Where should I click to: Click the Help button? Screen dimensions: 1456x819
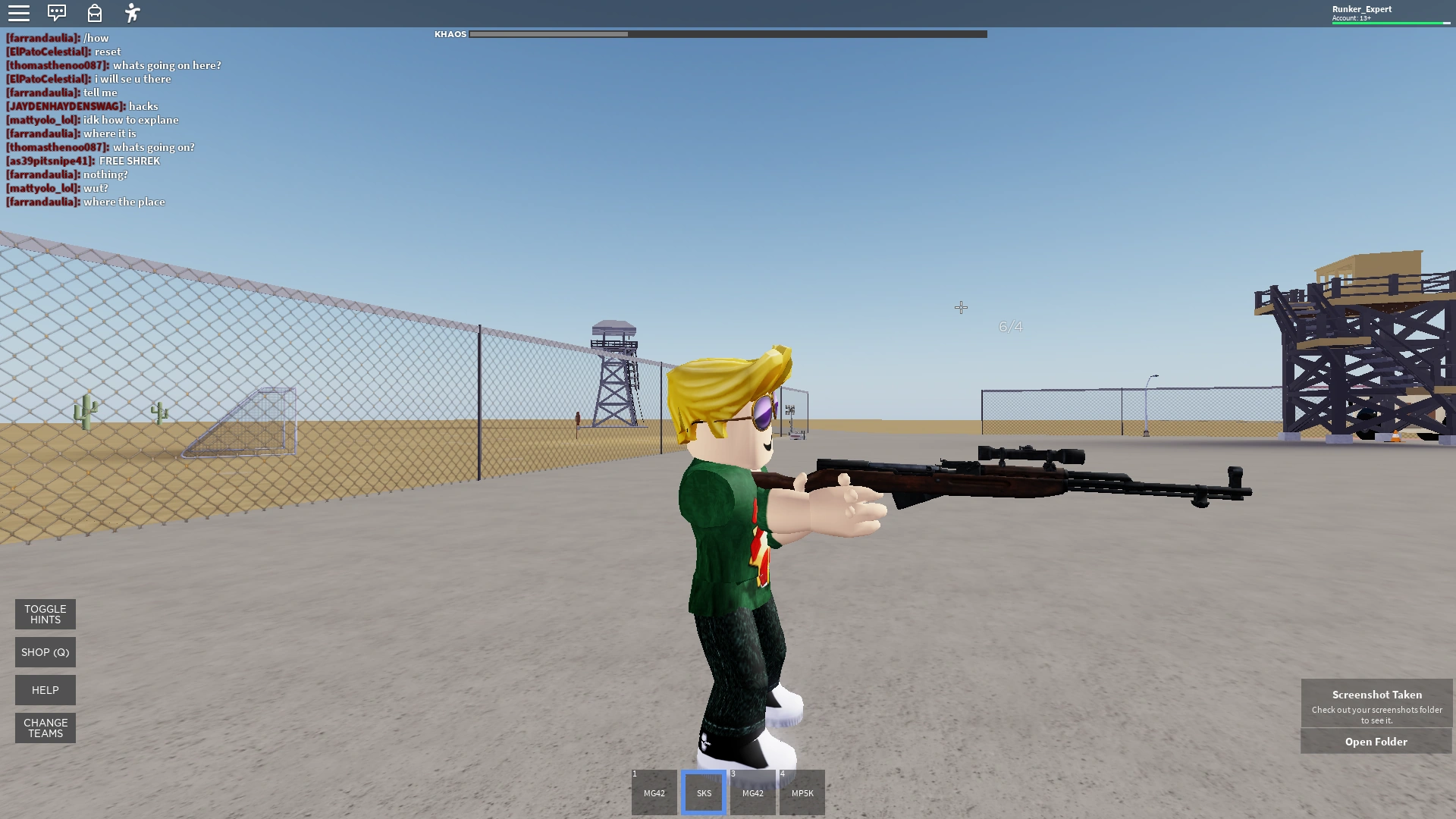pyautogui.click(x=45, y=690)
